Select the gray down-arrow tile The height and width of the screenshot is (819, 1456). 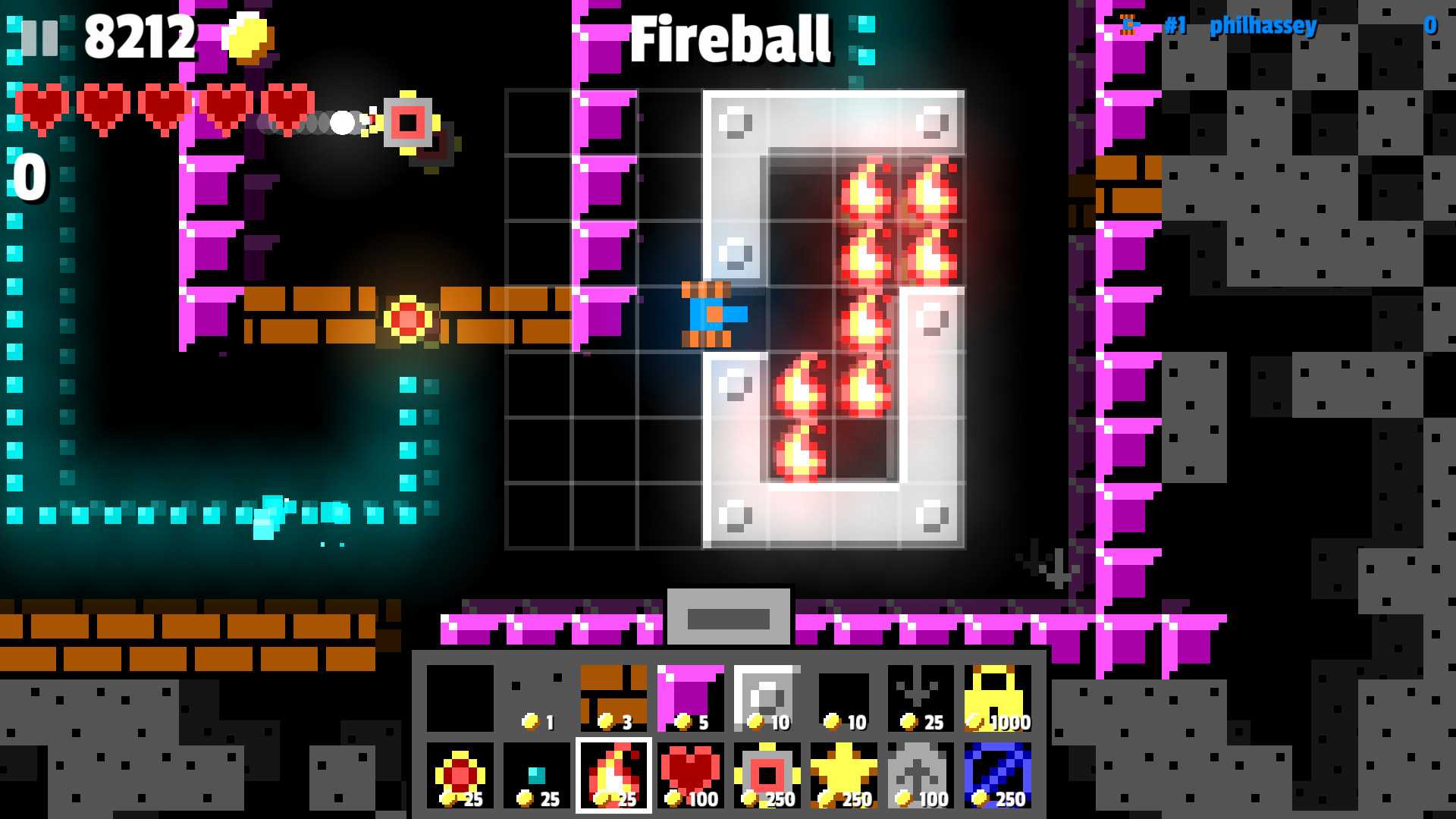pyautogui.click(x=920, y=698)
